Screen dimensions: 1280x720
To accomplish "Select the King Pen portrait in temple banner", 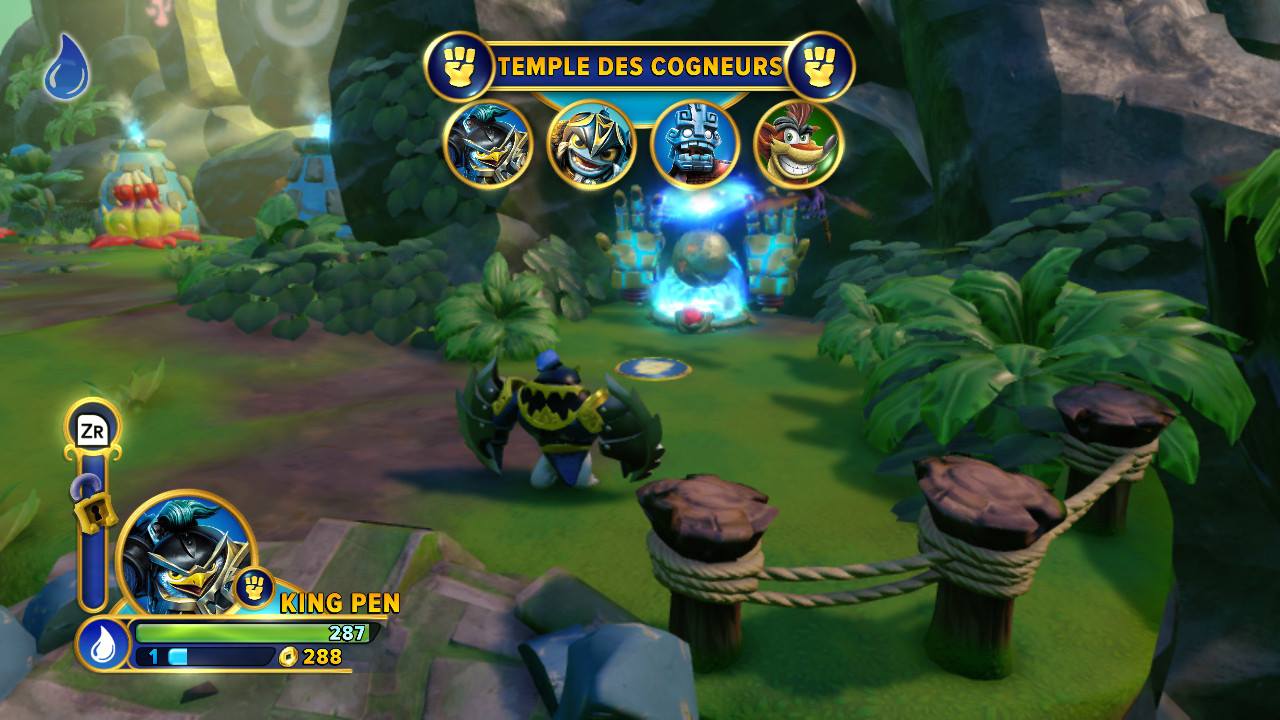I will (x=488, y=144).
